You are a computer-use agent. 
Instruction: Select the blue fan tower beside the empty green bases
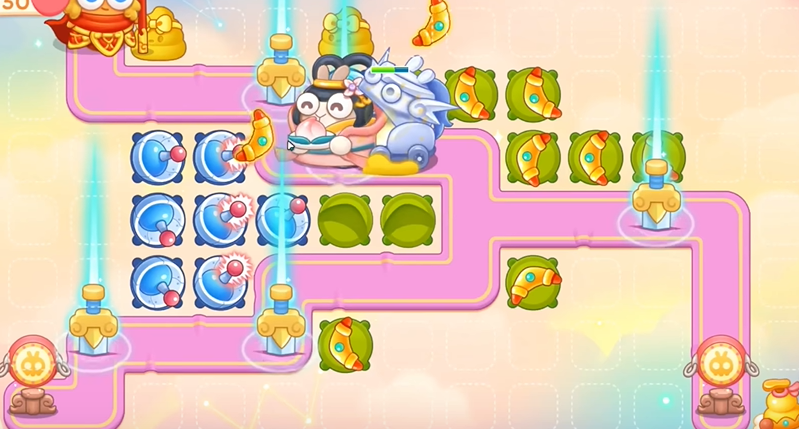(282, 220)
